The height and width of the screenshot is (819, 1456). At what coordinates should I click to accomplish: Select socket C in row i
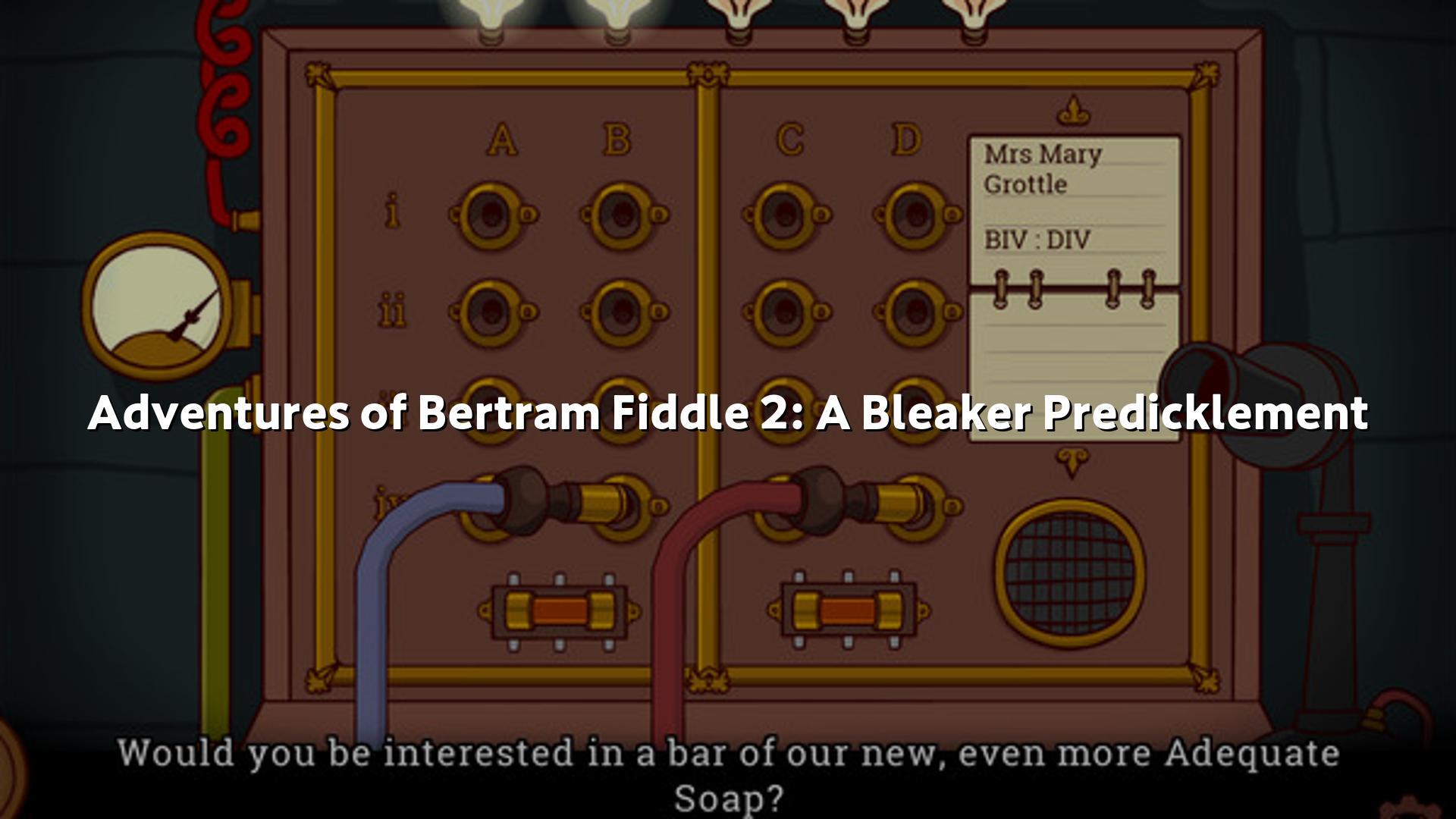pyautogui.click(x=786, y=215)
